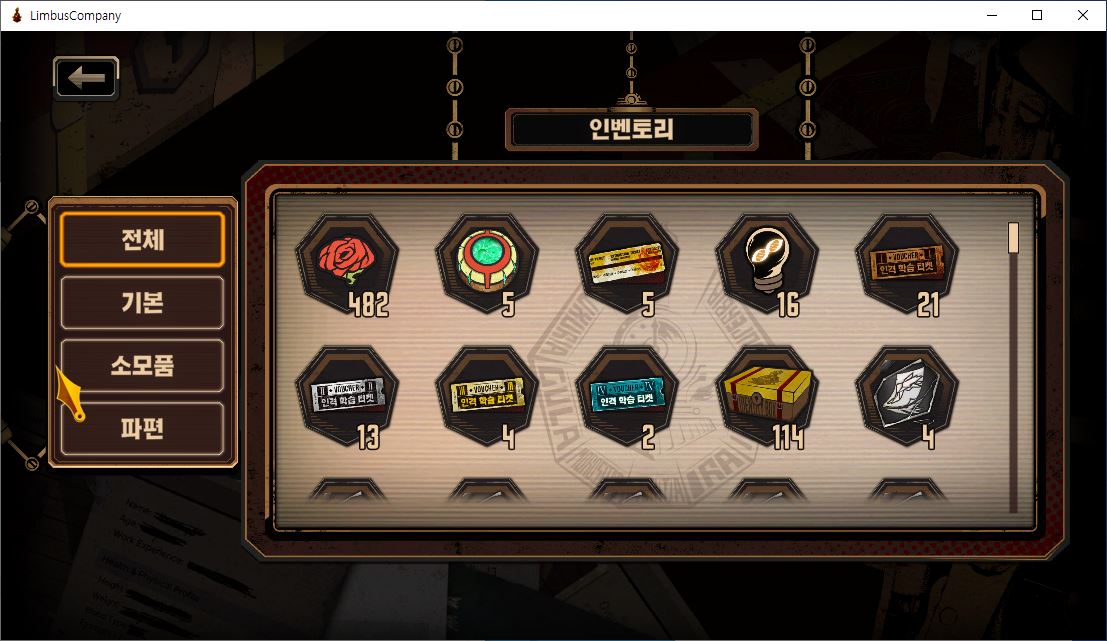Select the teal 인격 학습 티켓 voucher
The height and width of the screenshot is (641, 1107).
point(626,397)
